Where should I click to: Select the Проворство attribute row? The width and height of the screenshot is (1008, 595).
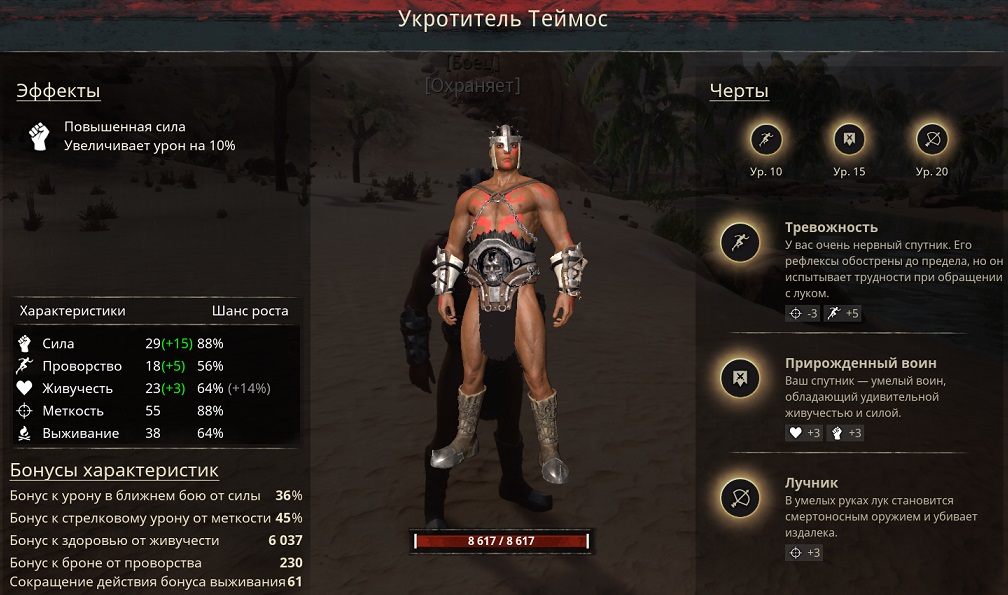(155, 366)
